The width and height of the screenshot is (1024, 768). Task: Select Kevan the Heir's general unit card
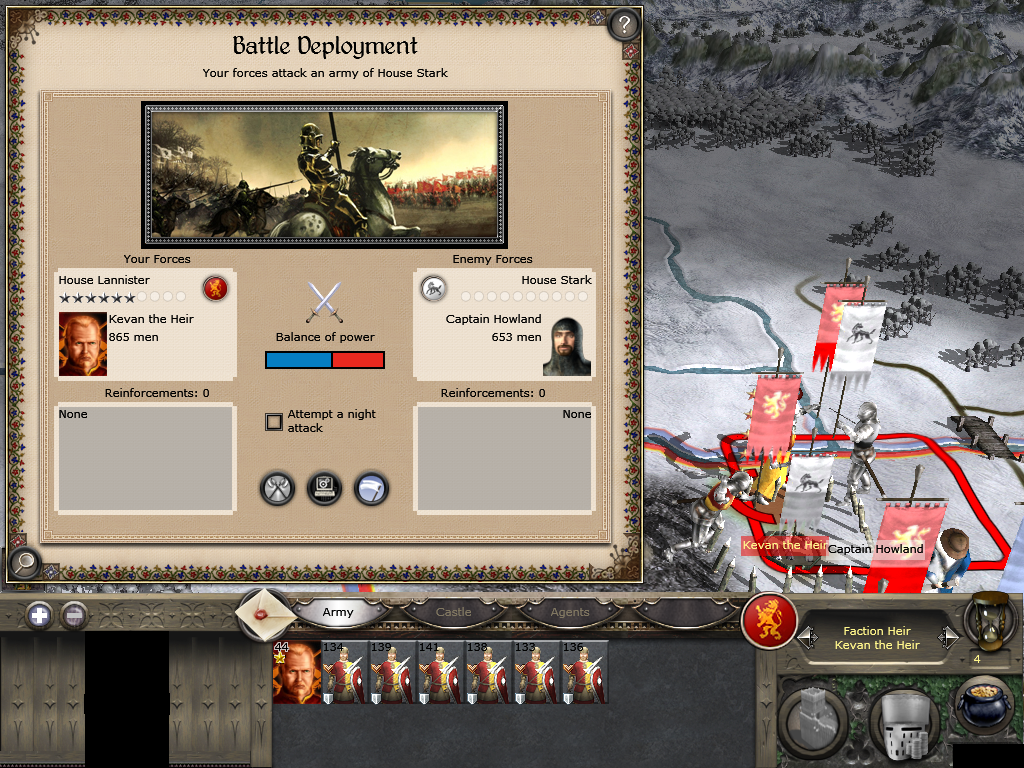tap(296, 673)
